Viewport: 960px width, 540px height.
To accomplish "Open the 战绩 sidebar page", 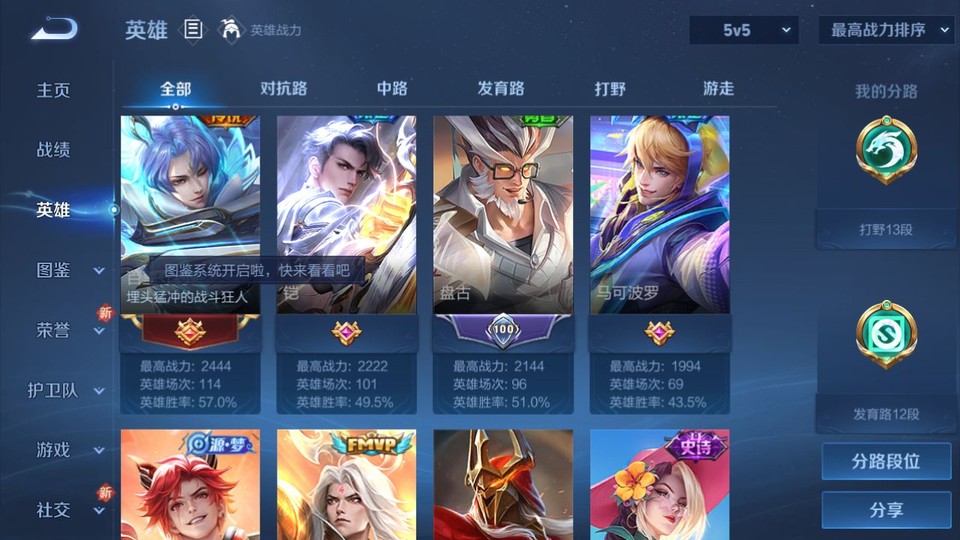I will (x=54, y=150).
